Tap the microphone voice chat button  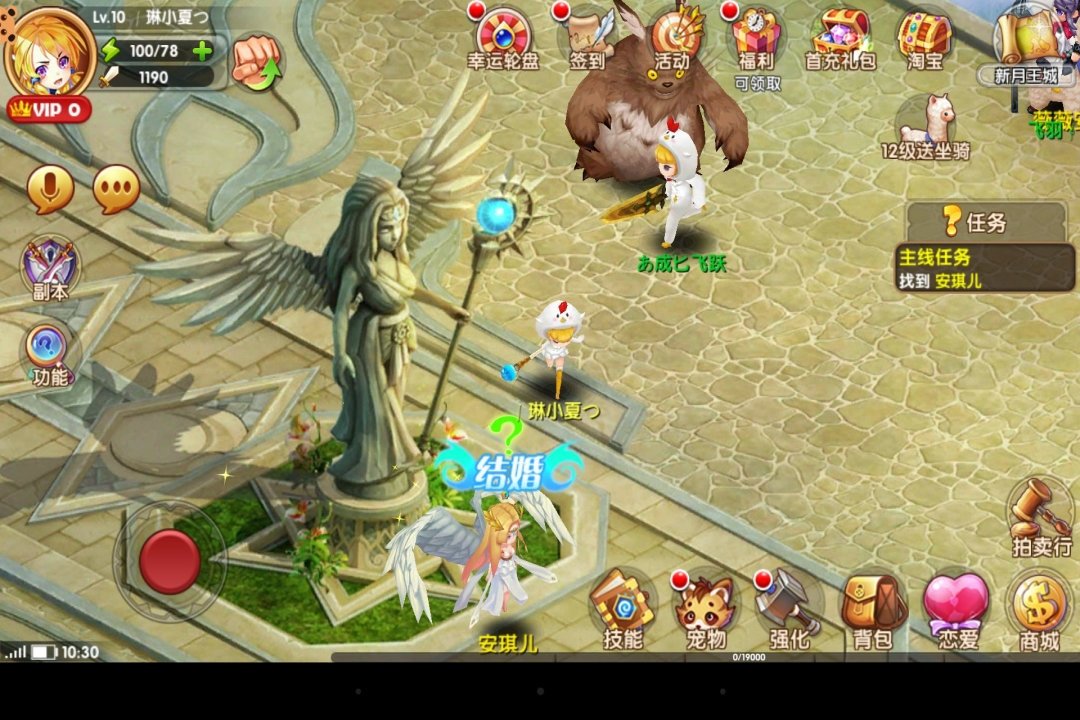(50, 189)
